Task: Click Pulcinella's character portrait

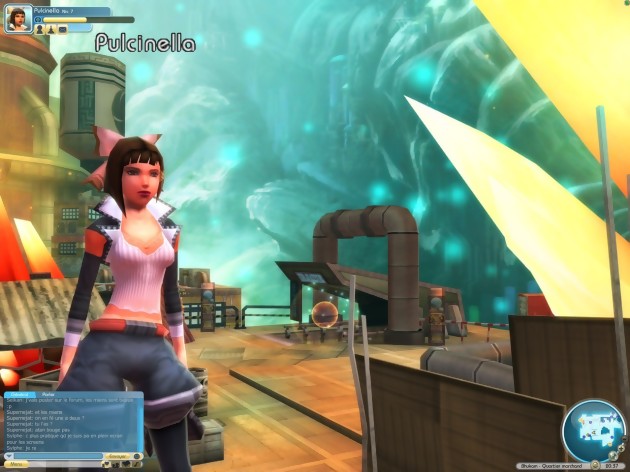Action: pos(17,20)
